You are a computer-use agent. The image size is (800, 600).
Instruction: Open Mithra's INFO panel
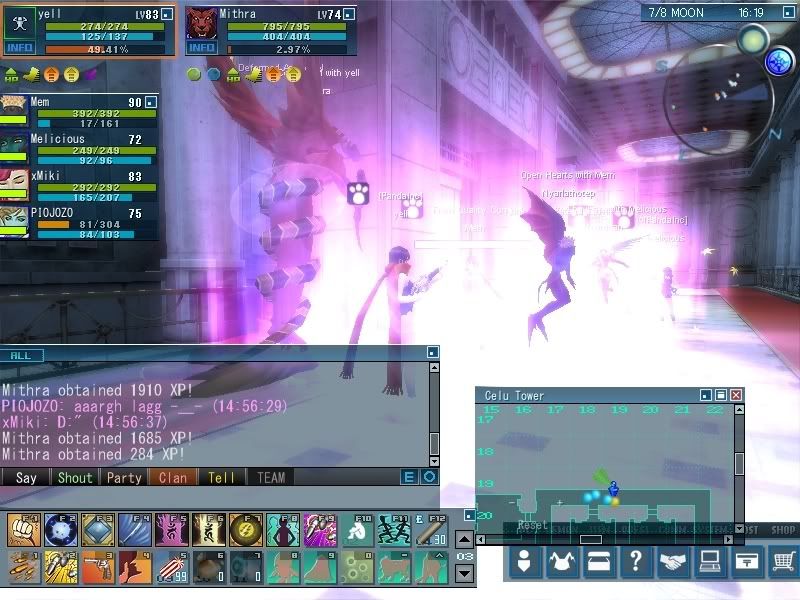(201, 47)
